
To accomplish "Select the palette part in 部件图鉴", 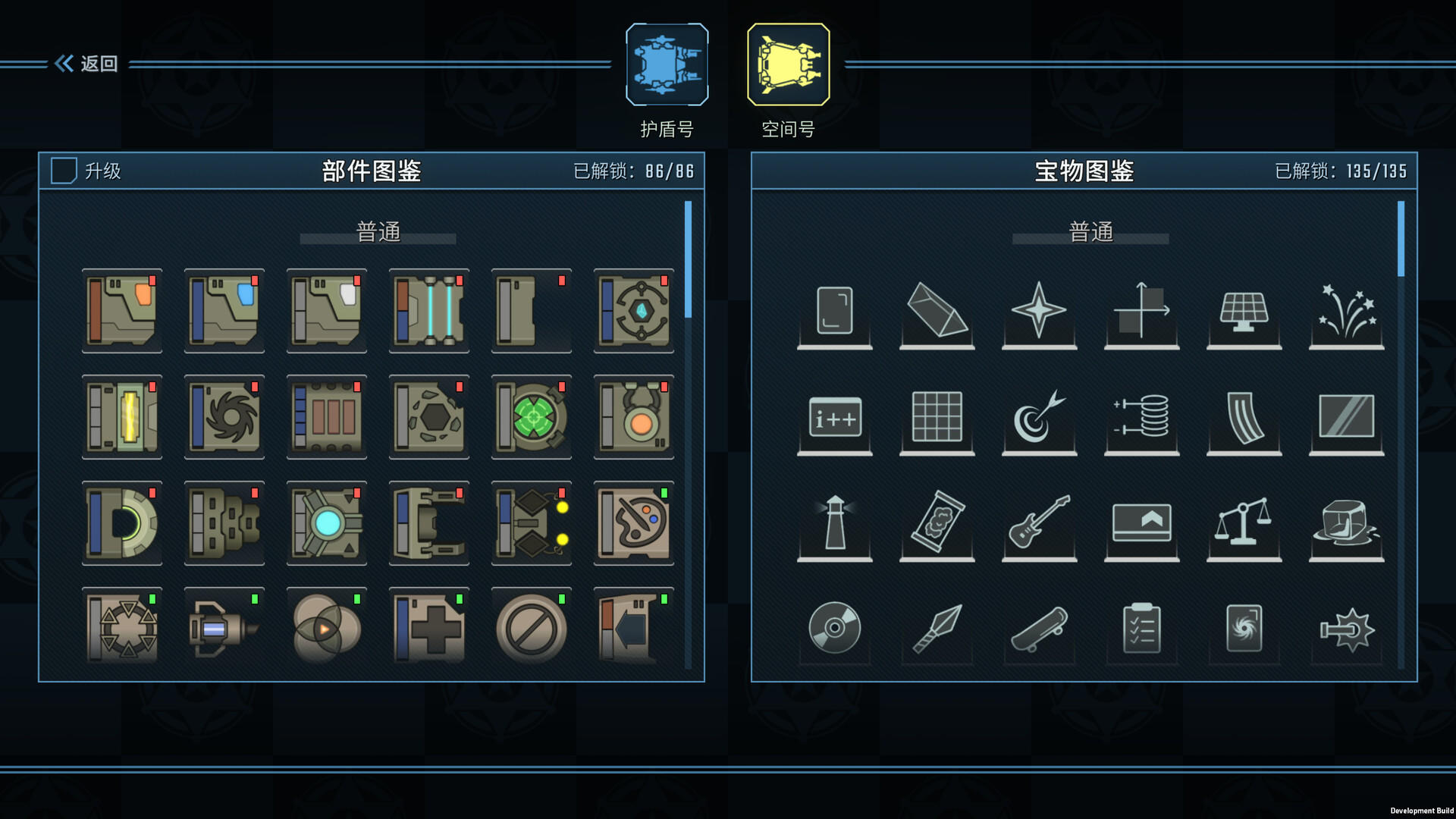I will pos(634,525).
